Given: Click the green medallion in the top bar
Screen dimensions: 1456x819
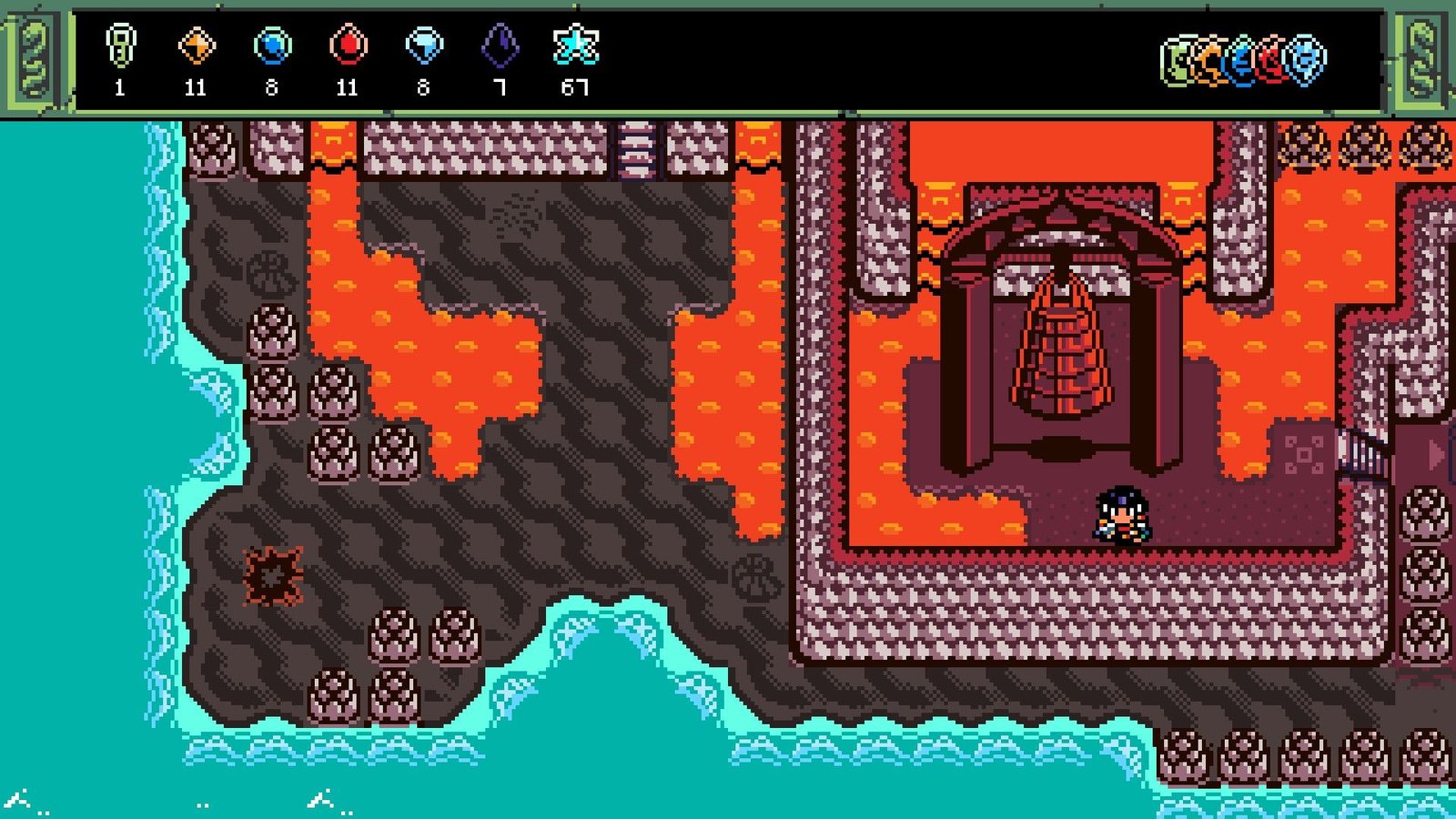Looking at the screenshot, I should pos(1178,61).
